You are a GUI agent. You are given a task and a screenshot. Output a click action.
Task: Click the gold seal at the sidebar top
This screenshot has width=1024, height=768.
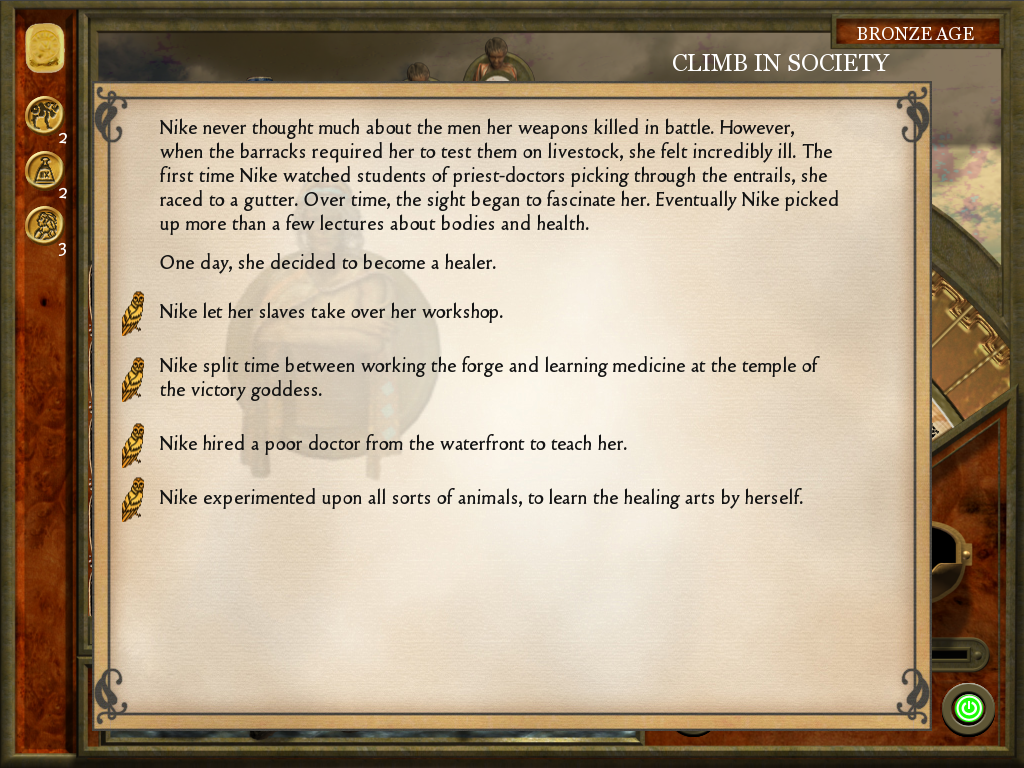click(44, 47)
